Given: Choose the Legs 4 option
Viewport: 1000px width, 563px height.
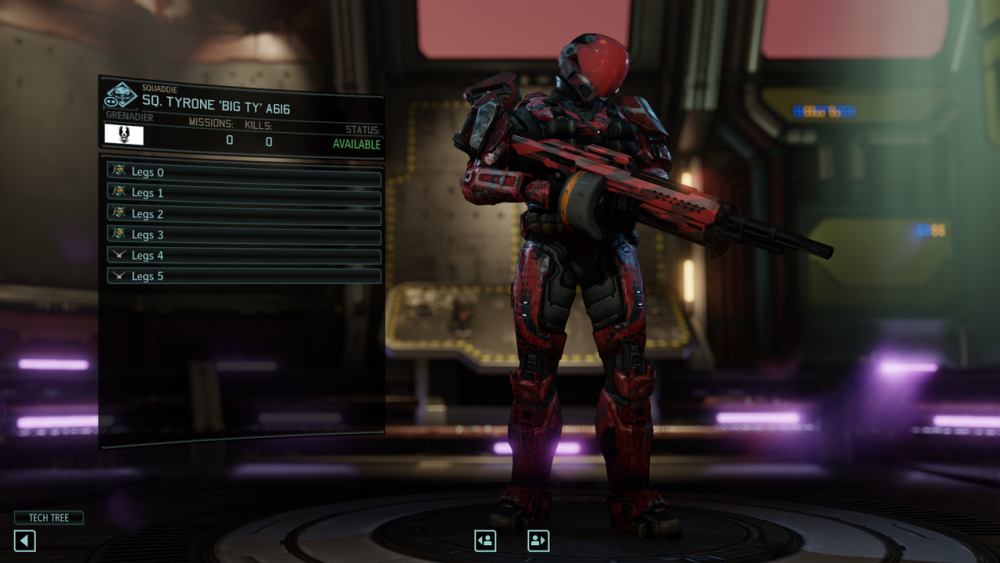Looking at the screenshot, I should [244, 256].
